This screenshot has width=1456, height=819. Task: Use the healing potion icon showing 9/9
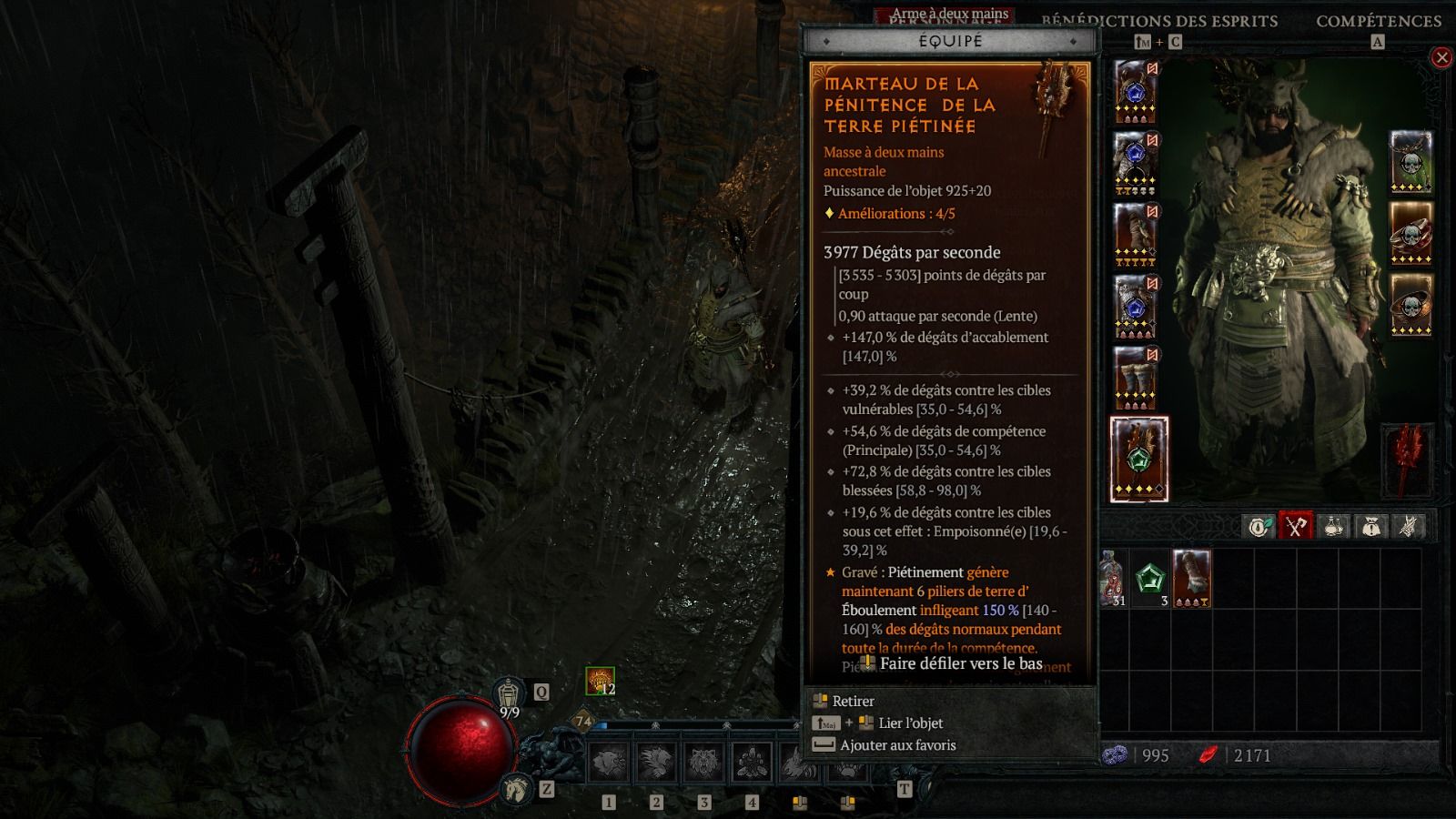[x=509, y=694]
